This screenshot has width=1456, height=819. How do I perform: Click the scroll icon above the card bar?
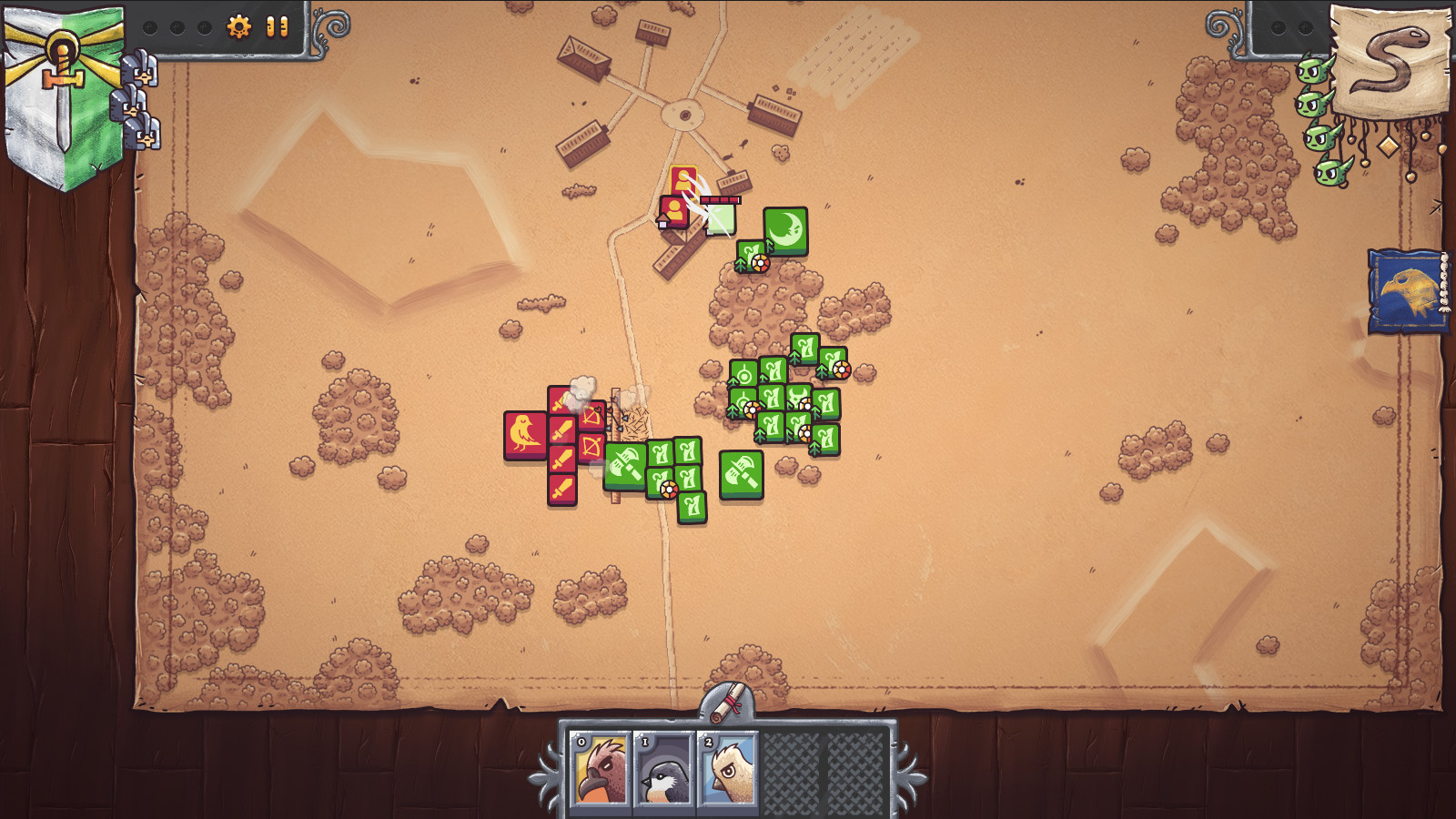coord(726,701)
